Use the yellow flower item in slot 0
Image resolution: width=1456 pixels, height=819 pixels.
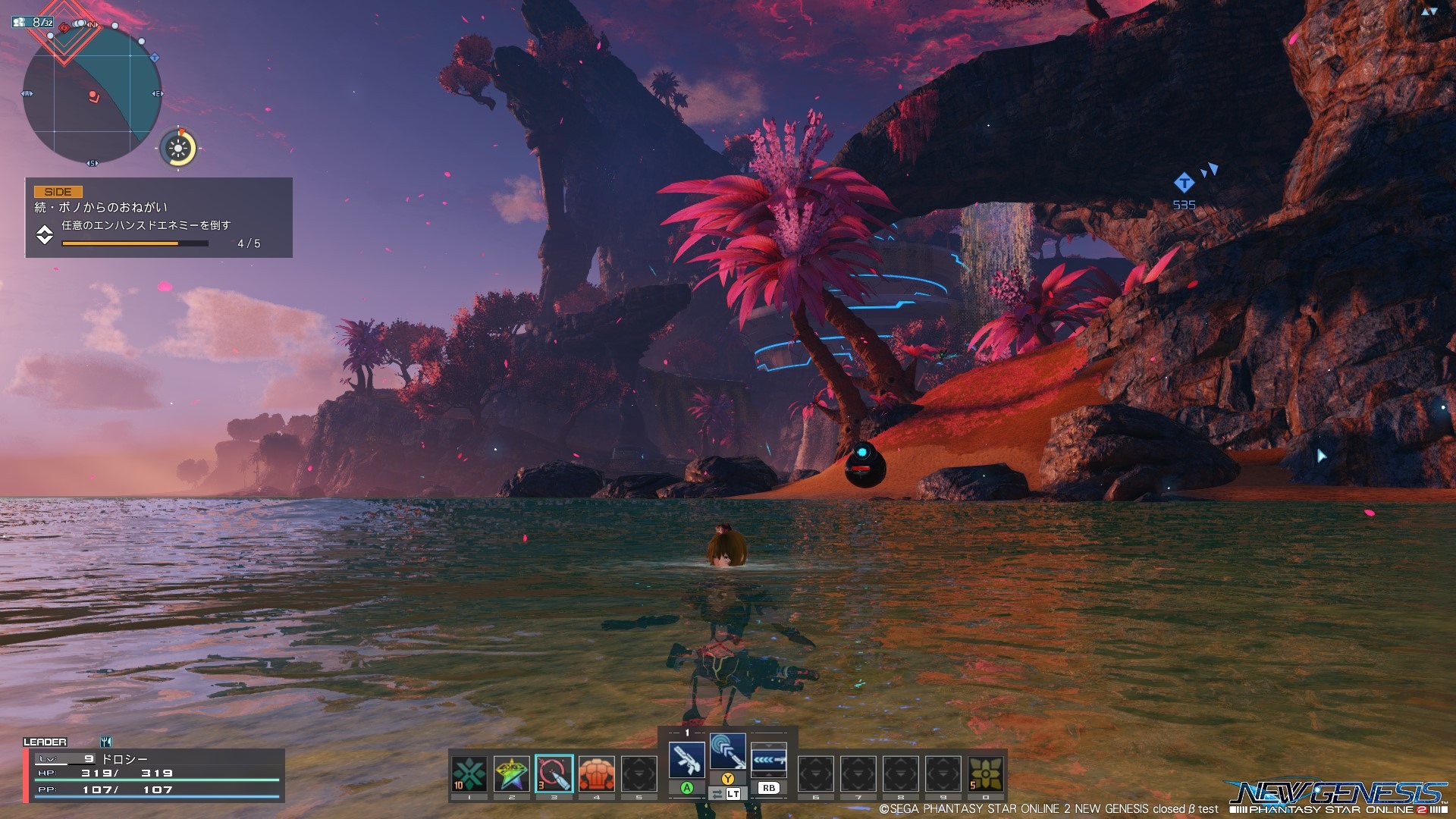985,773
